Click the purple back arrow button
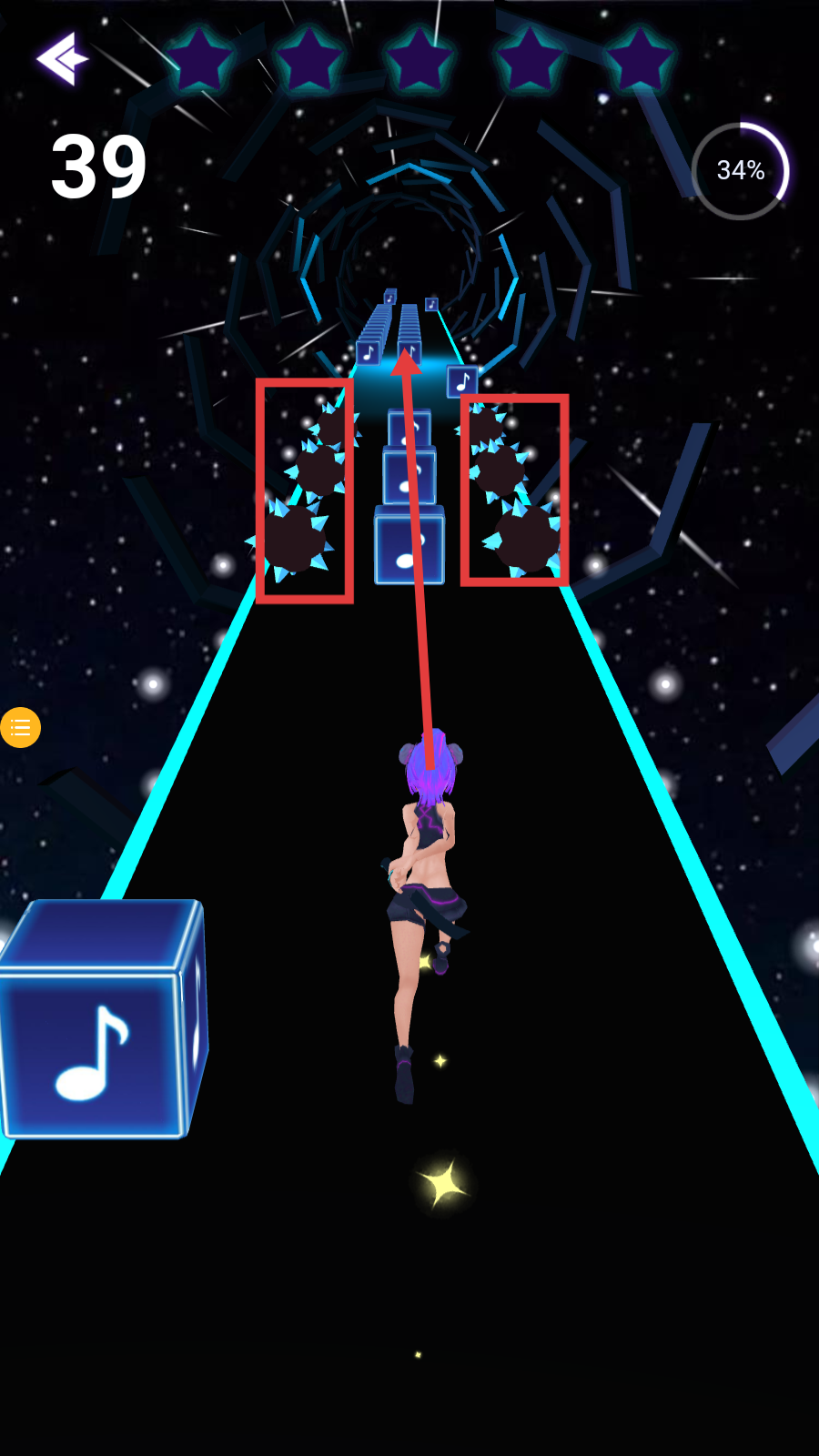 [62, 59]
